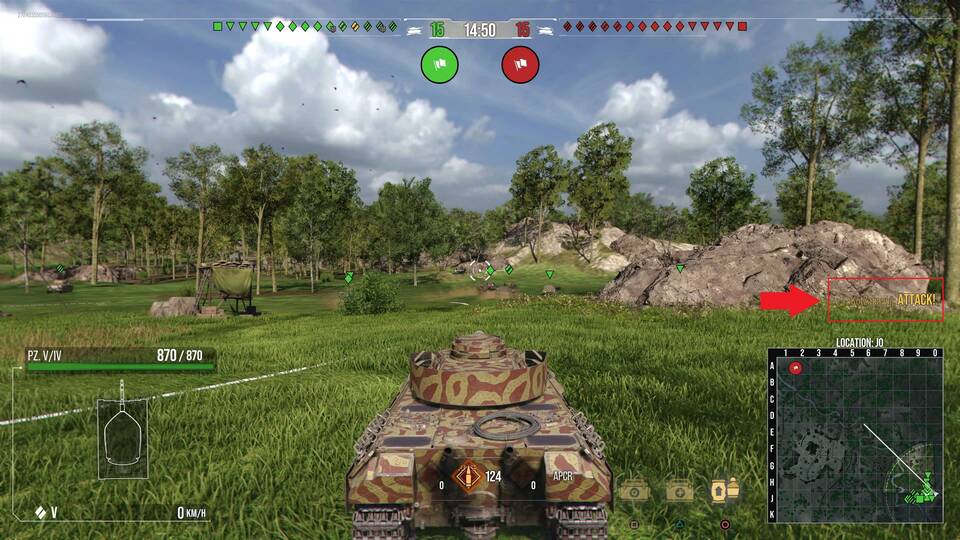Use the repair kit consumable
The width and height of the screenshot is (960, 540).
(634, 490)
